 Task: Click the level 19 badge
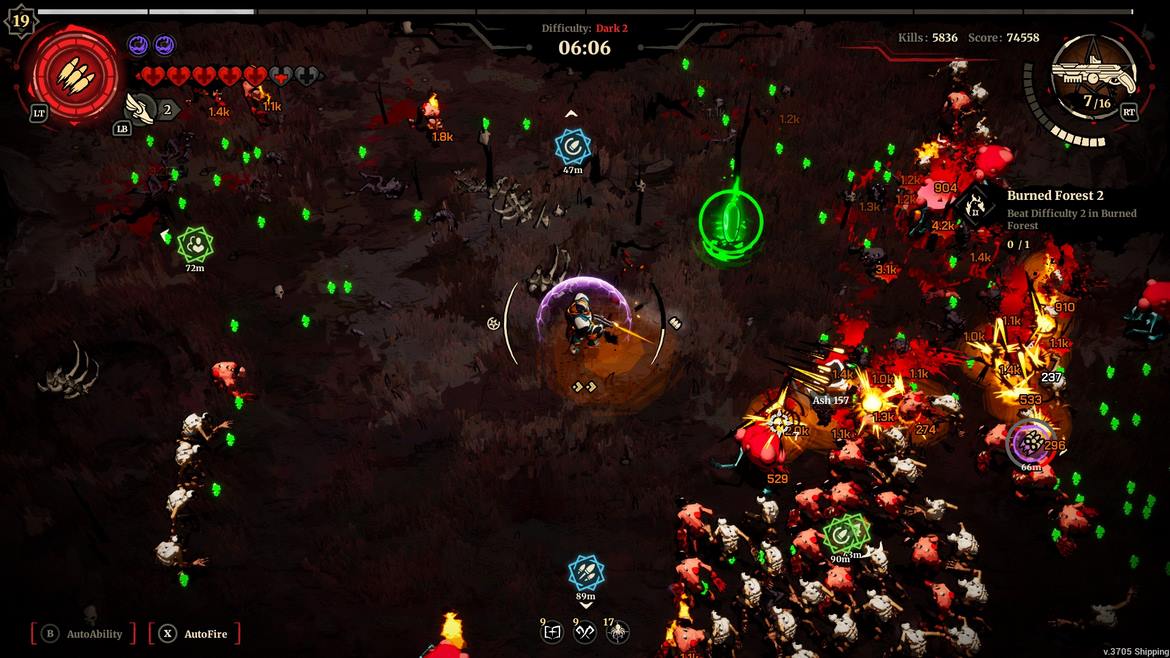(x=20, y=21)
